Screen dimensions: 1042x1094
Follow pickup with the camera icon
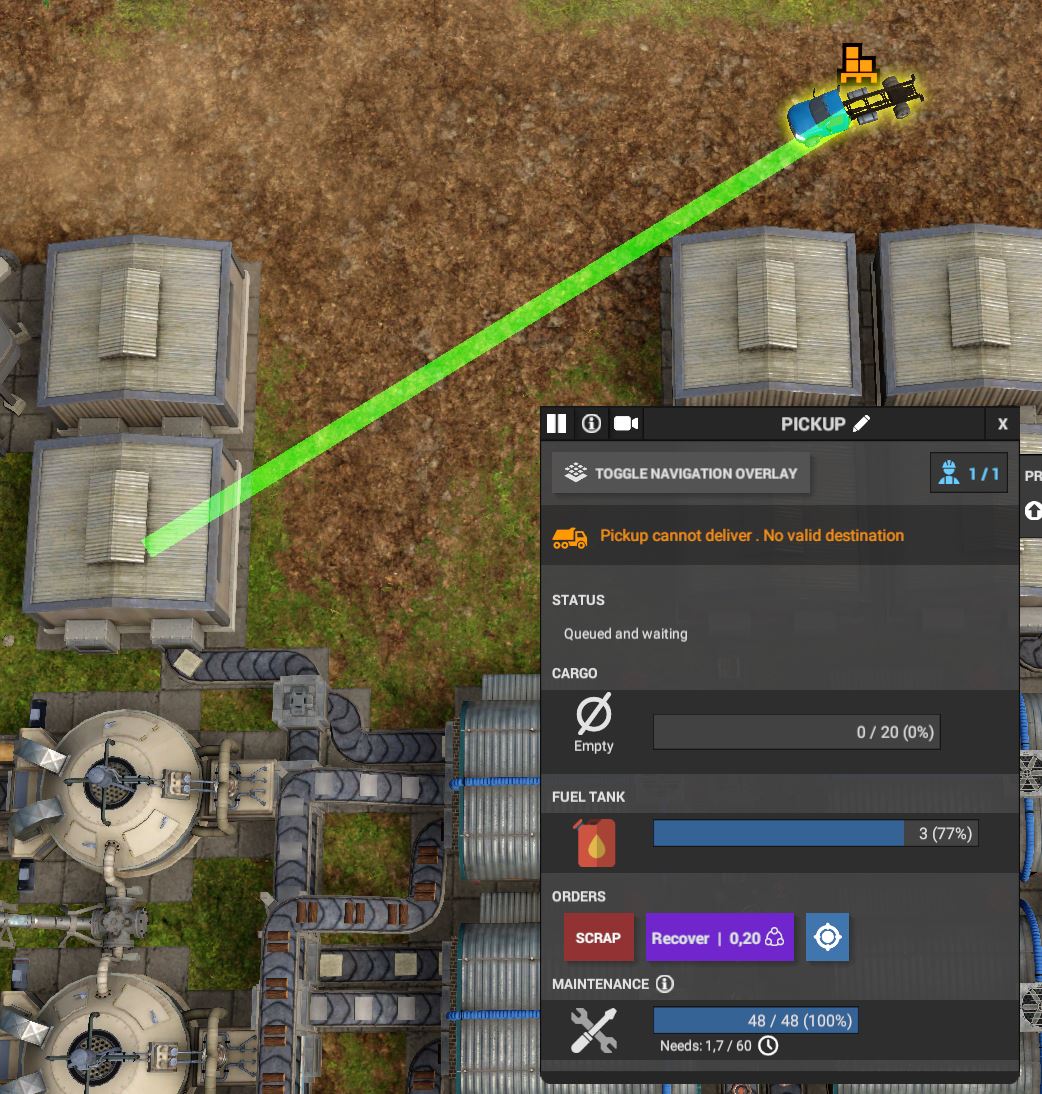click(x=626, y=424)
